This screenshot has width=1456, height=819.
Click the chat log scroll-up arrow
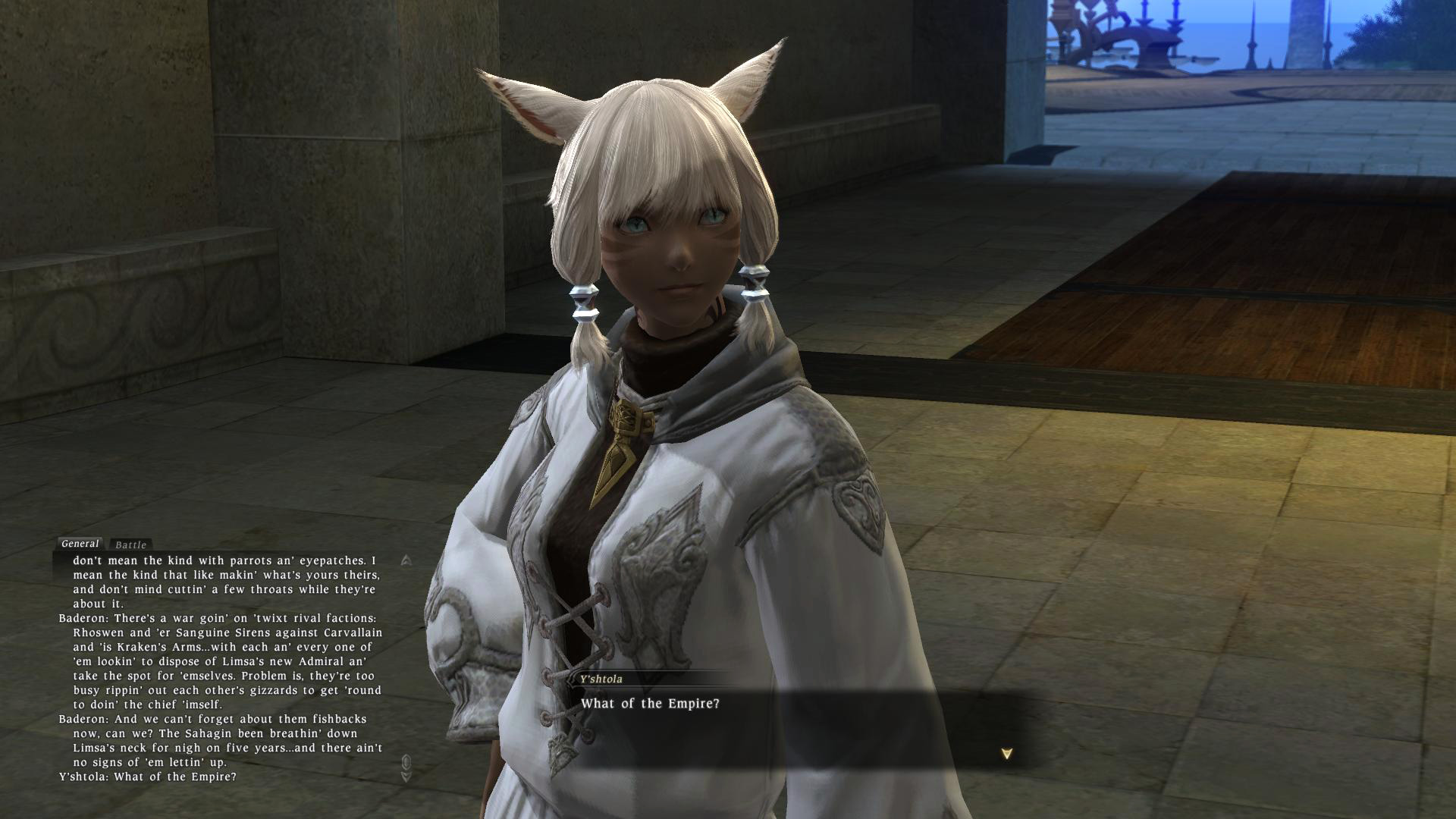(x=406, y=560)
